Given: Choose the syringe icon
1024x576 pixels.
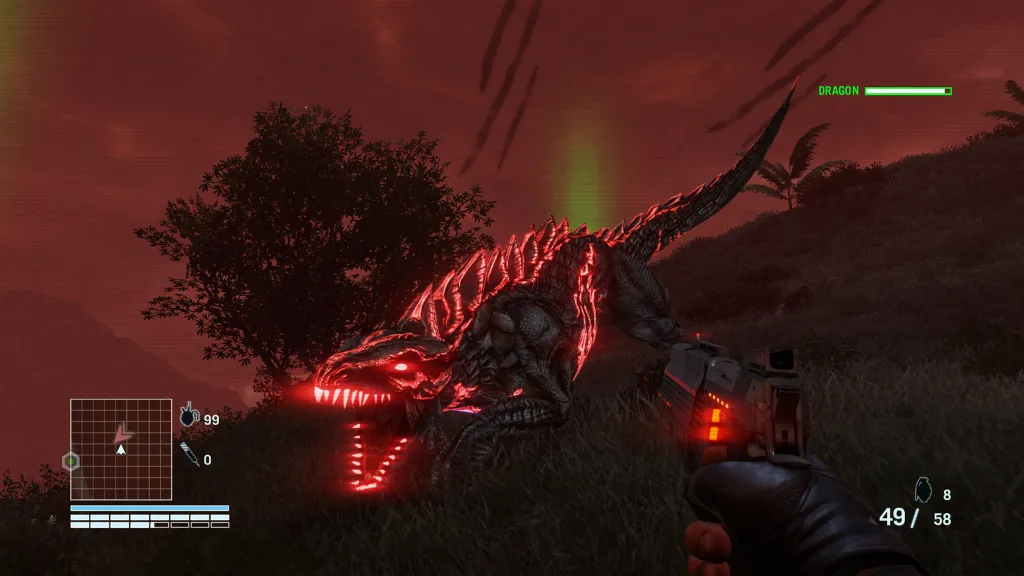Looking at the screenshot, I should (188, 457).
